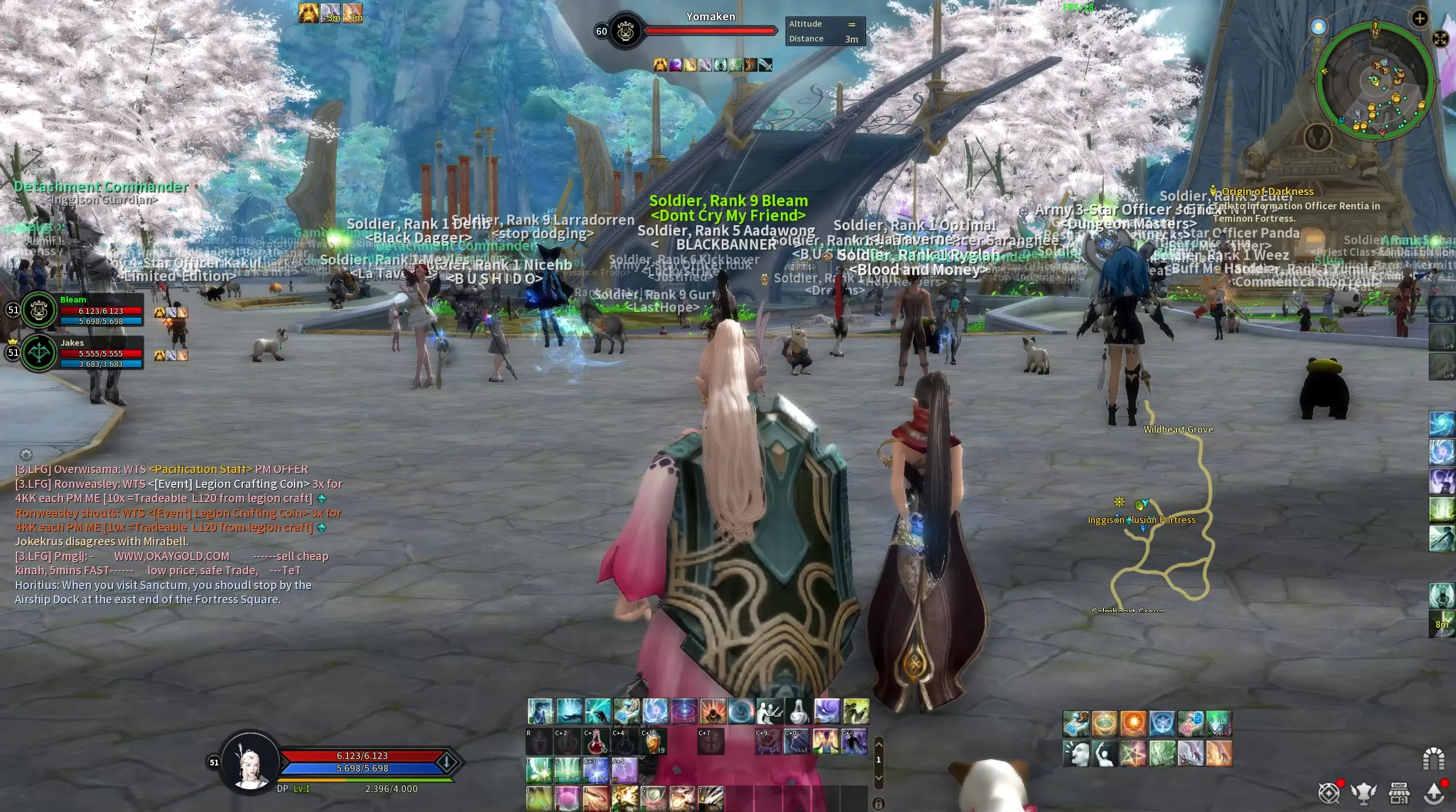Click Yomaken's red health bar
Image resolution: width=1456 pixels, height=812 pixels.
[711, 31]
